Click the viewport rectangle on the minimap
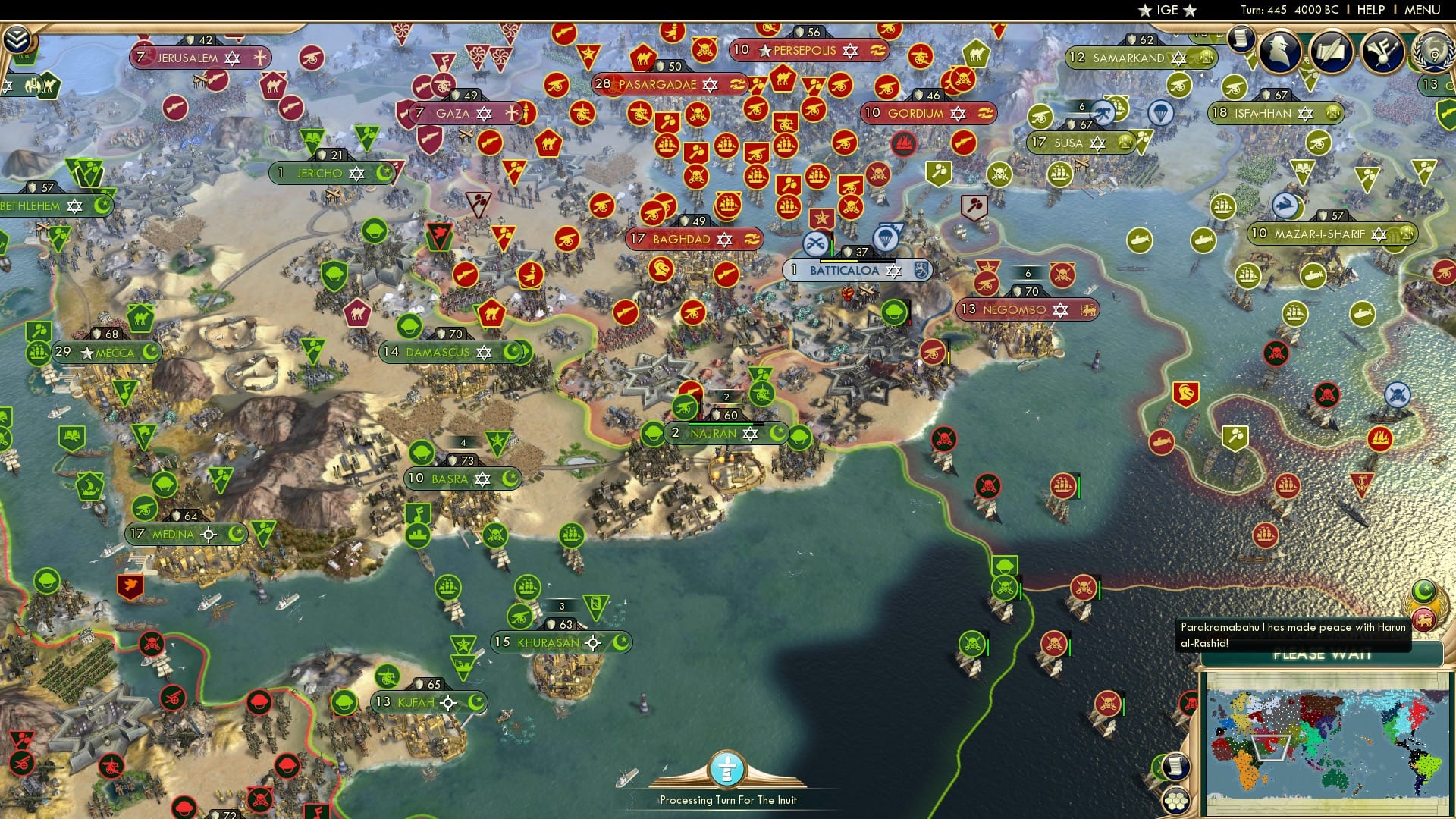The height and width of the screenshot is (819, 1456). point(1272,748)
